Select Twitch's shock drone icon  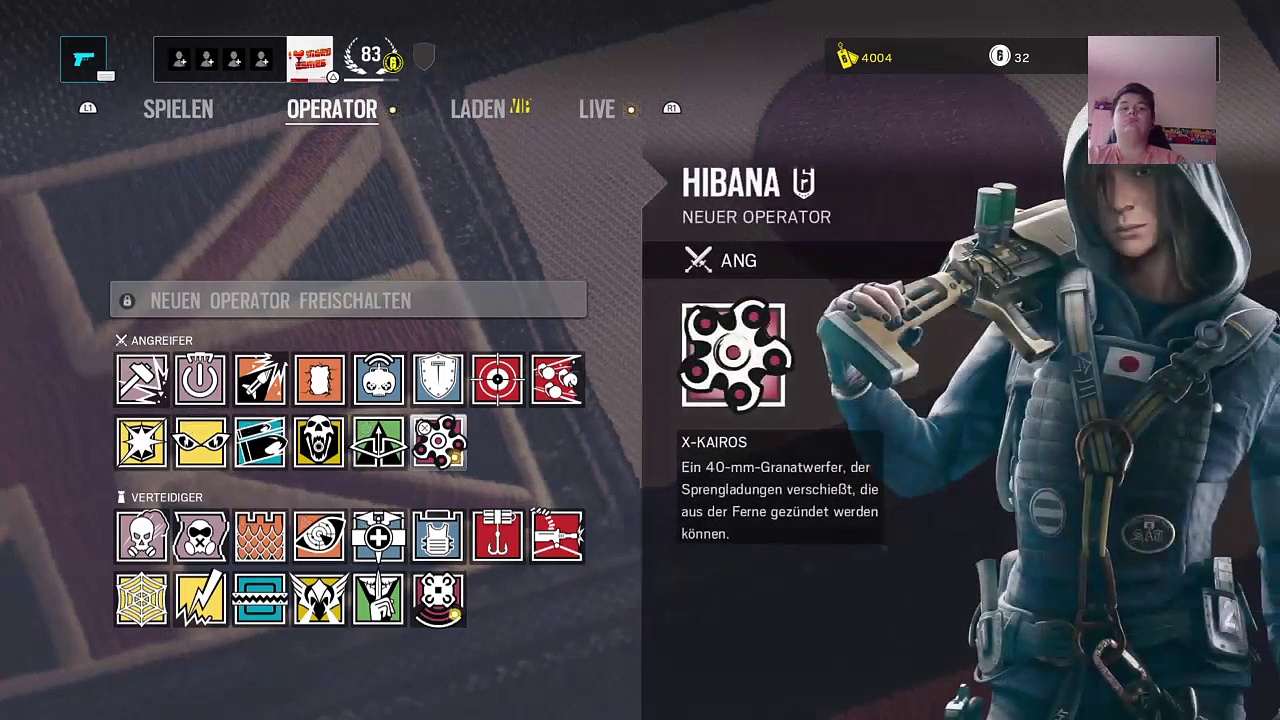pos(379,380)
